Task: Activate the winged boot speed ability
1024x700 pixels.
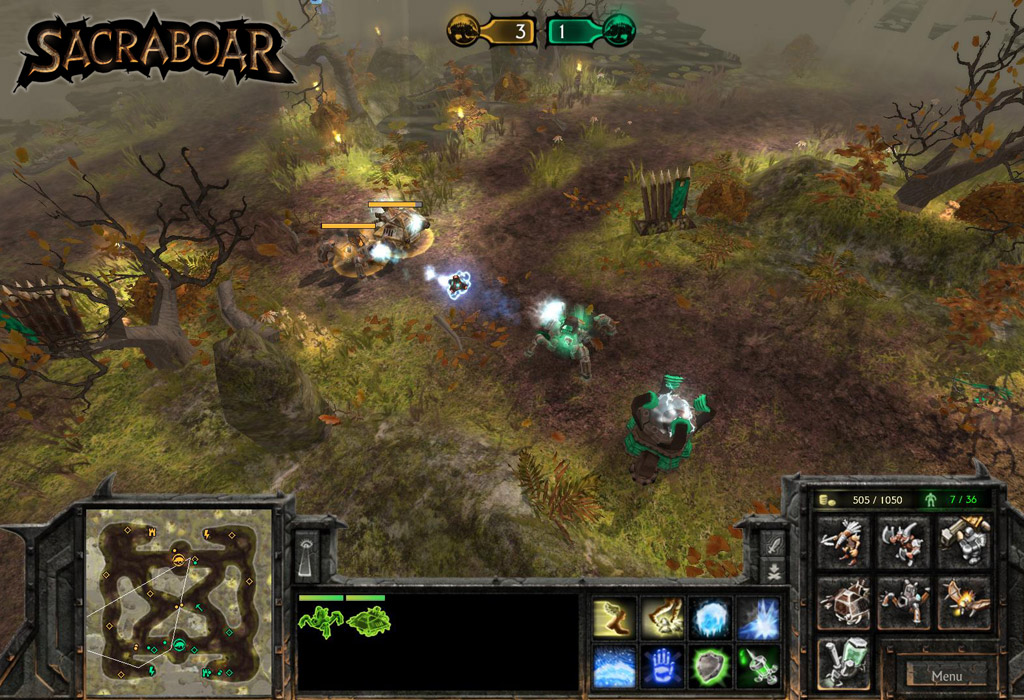Action: point(613,619)
